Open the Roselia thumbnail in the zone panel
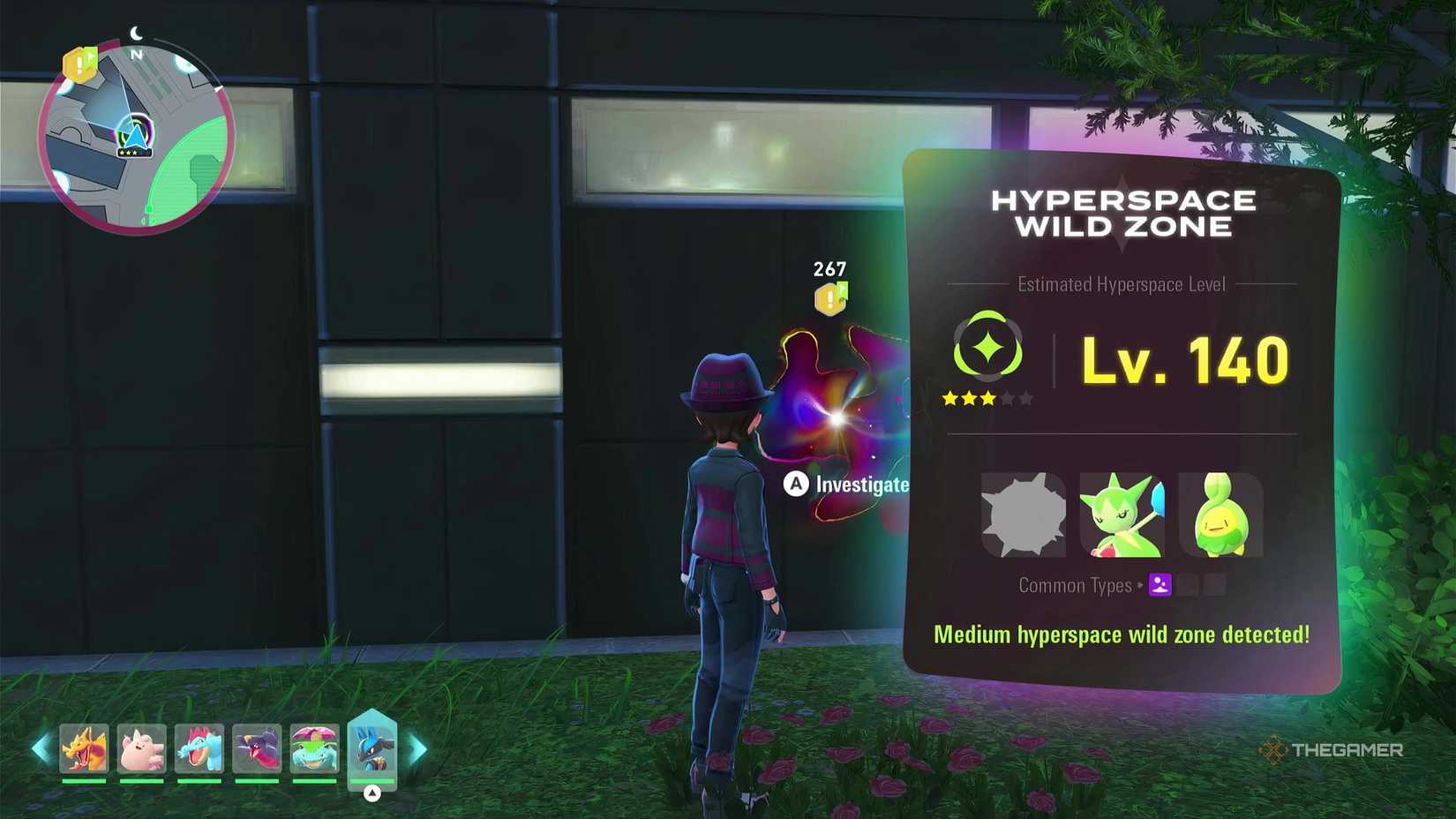This screenshot has width=1456, height=819. (1122, 516)
